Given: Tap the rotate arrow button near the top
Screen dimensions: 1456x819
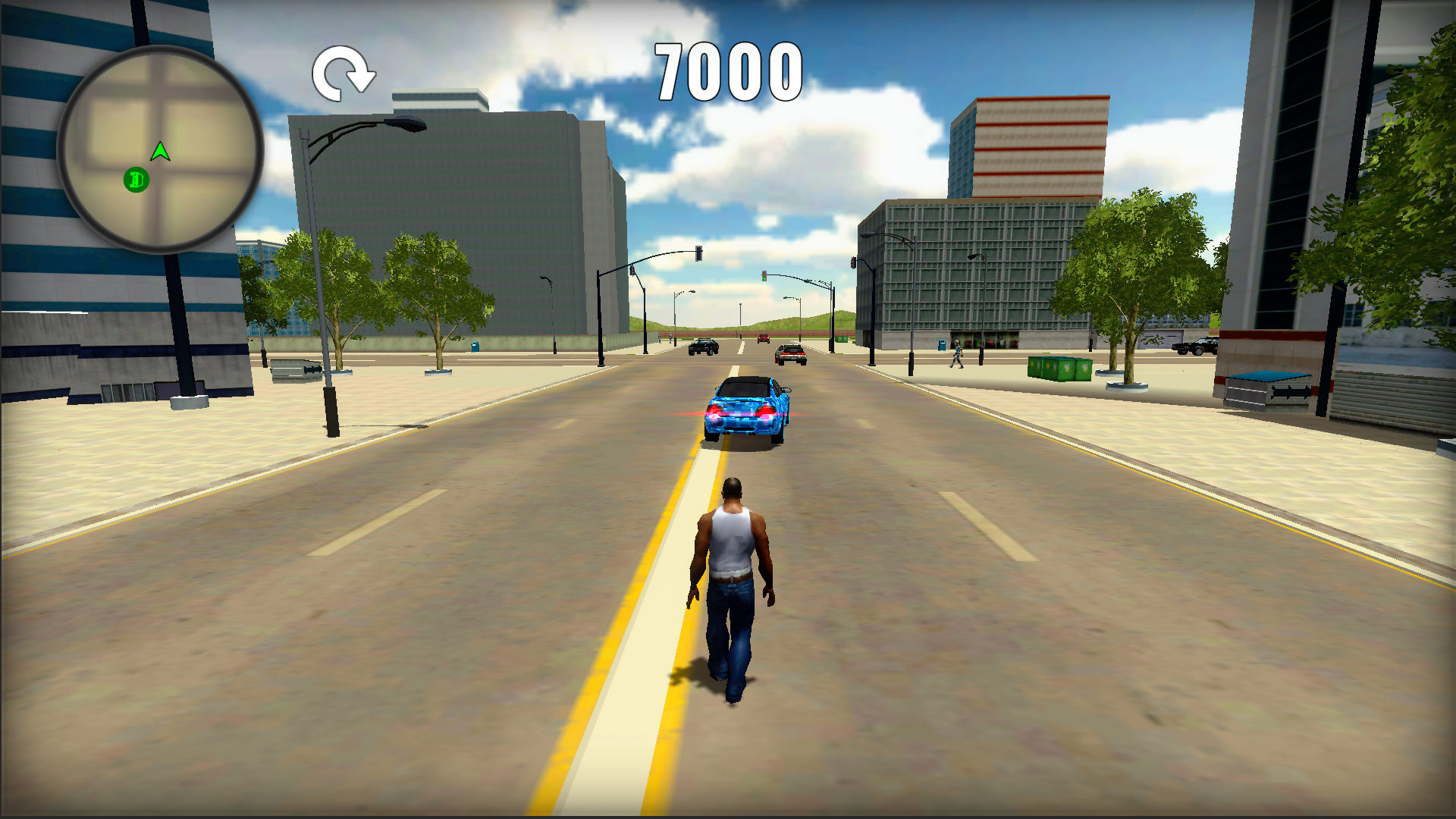Looking at the screenshot, I should pos(344,73).
